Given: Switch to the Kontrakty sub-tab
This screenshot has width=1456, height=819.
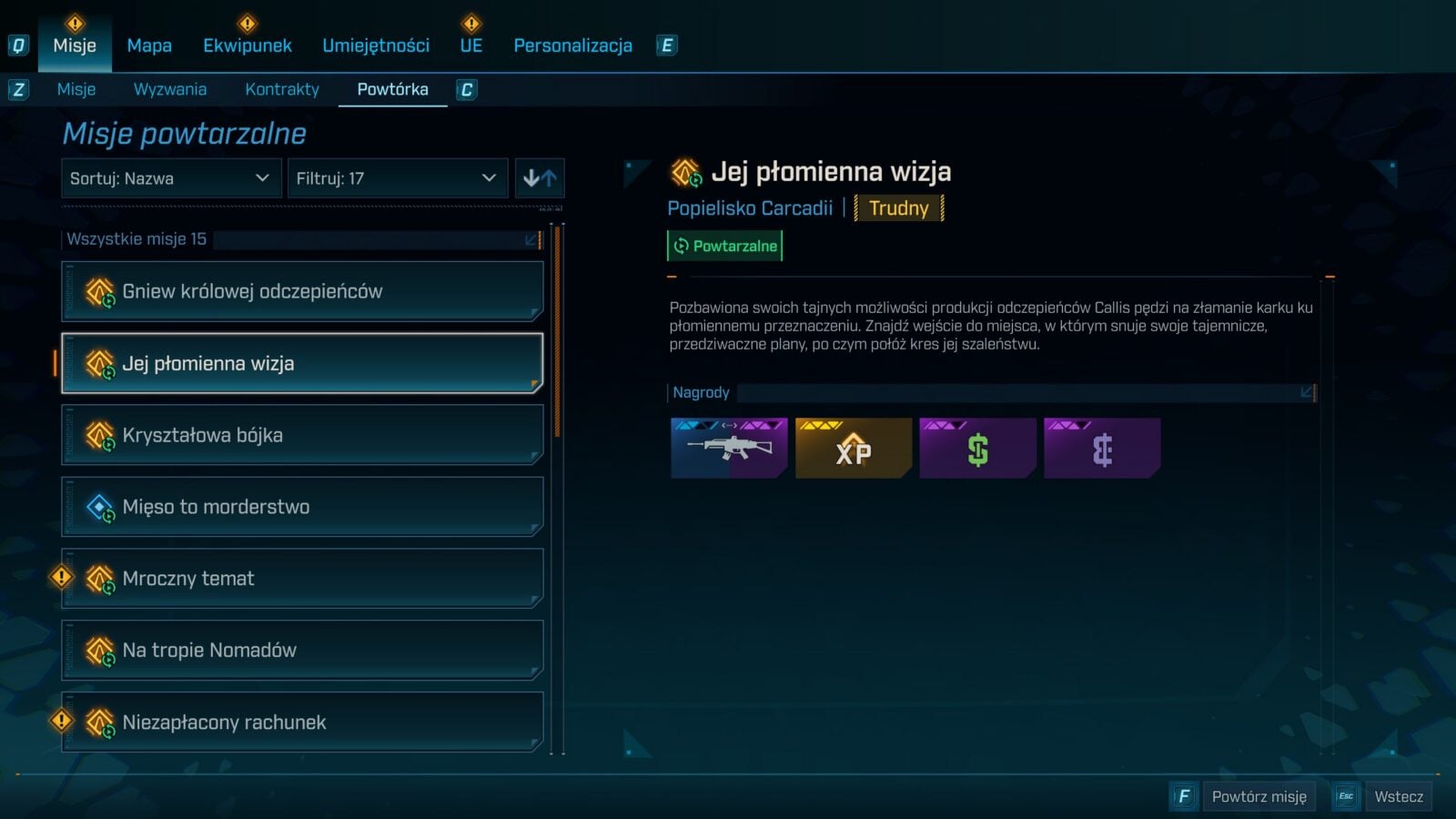Looking at the screenshot, I should [x=282, y=89].
